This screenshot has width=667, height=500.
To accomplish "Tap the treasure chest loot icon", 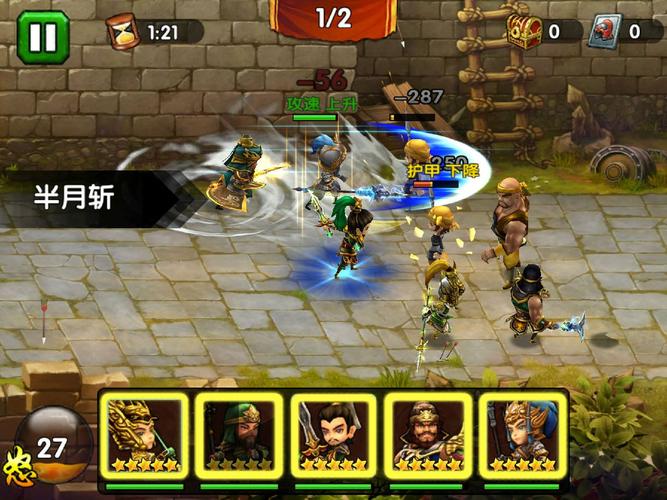I will 524,29.
